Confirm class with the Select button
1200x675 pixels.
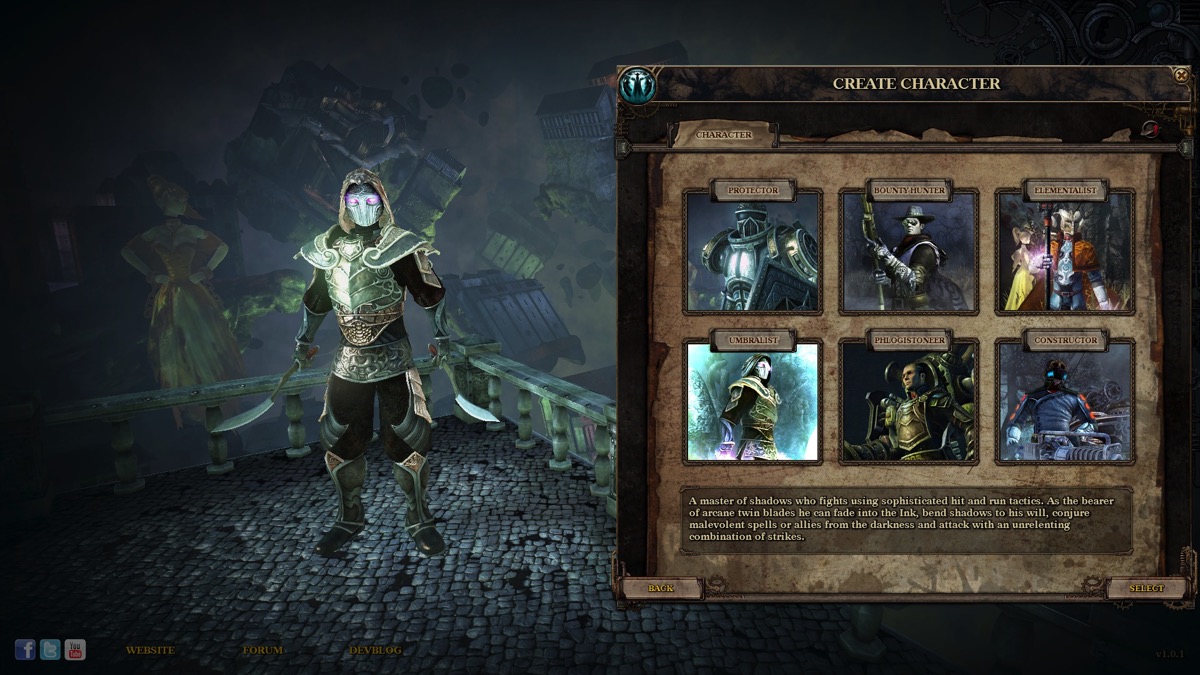pos(1147,588)
